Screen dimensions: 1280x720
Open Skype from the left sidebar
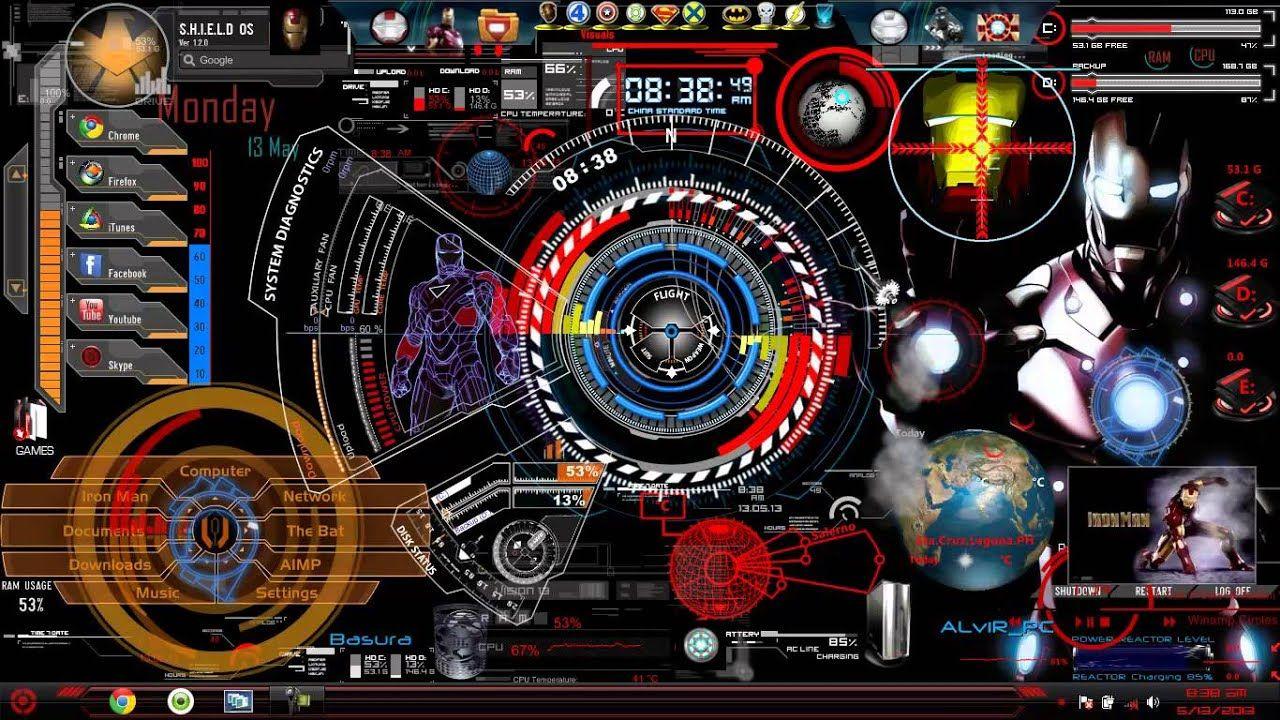90,357
